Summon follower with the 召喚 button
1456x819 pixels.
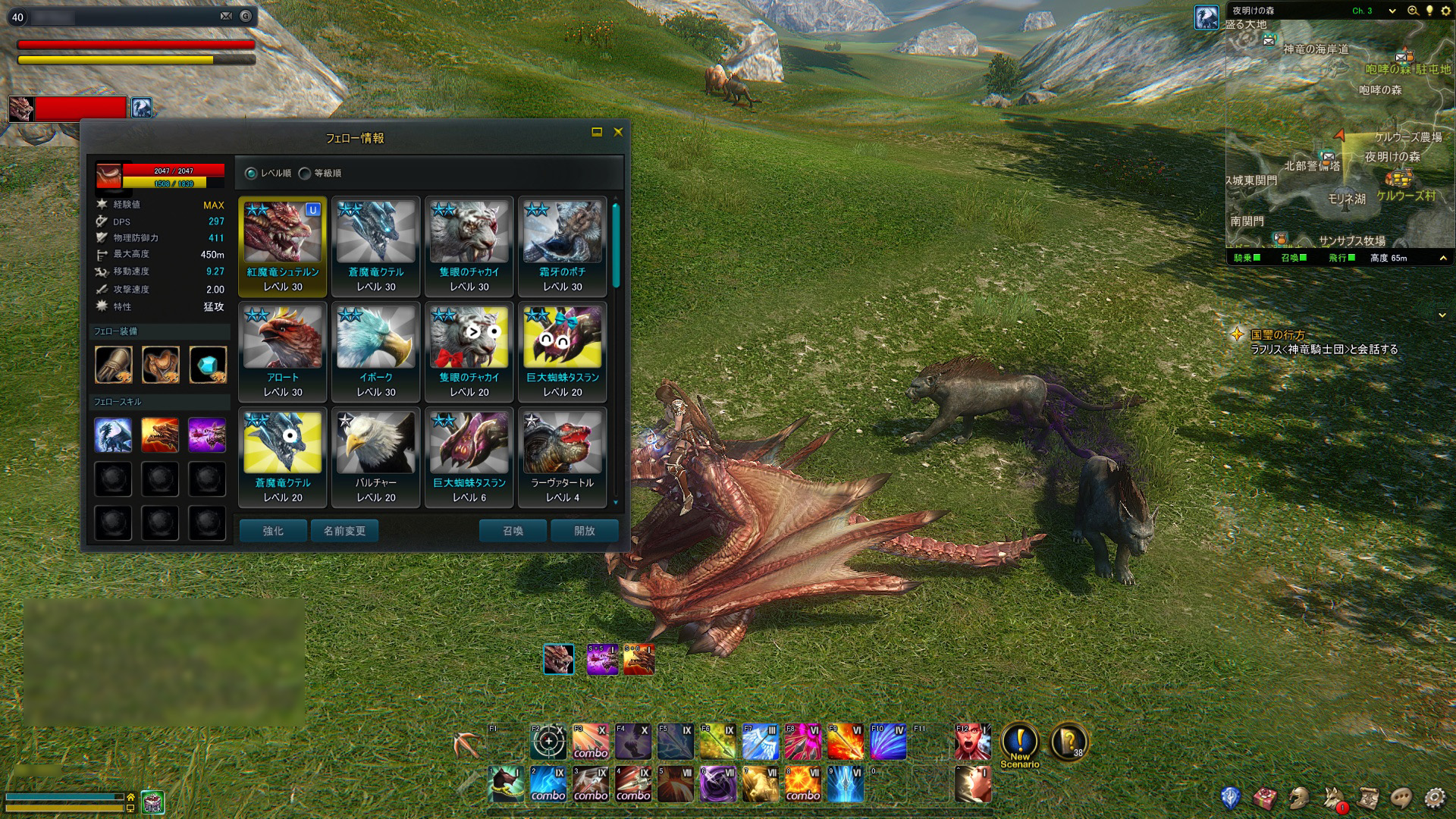[513, 531]
